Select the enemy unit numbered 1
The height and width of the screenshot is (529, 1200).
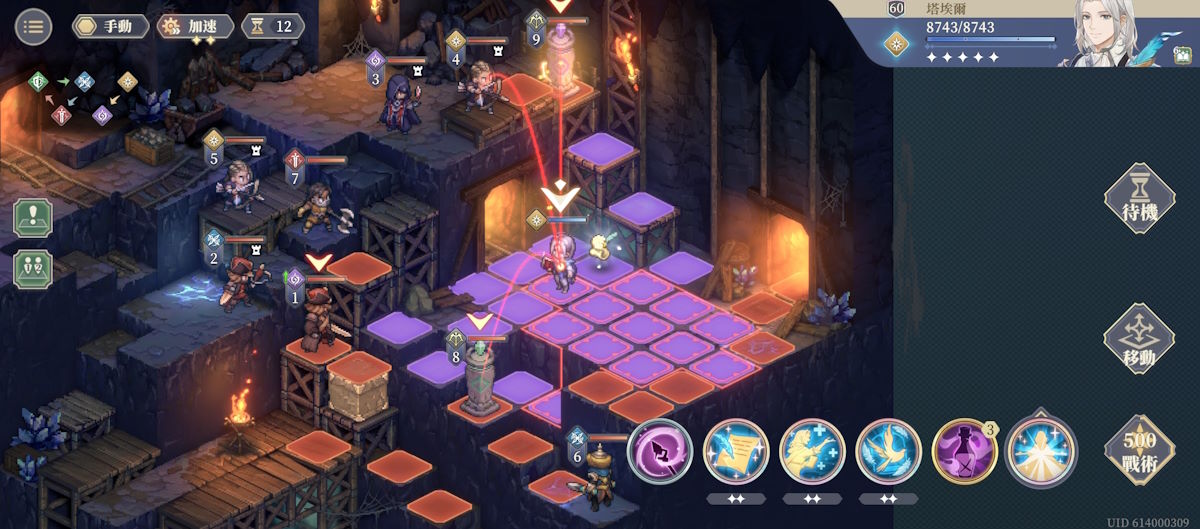click(x=318, y=318)
